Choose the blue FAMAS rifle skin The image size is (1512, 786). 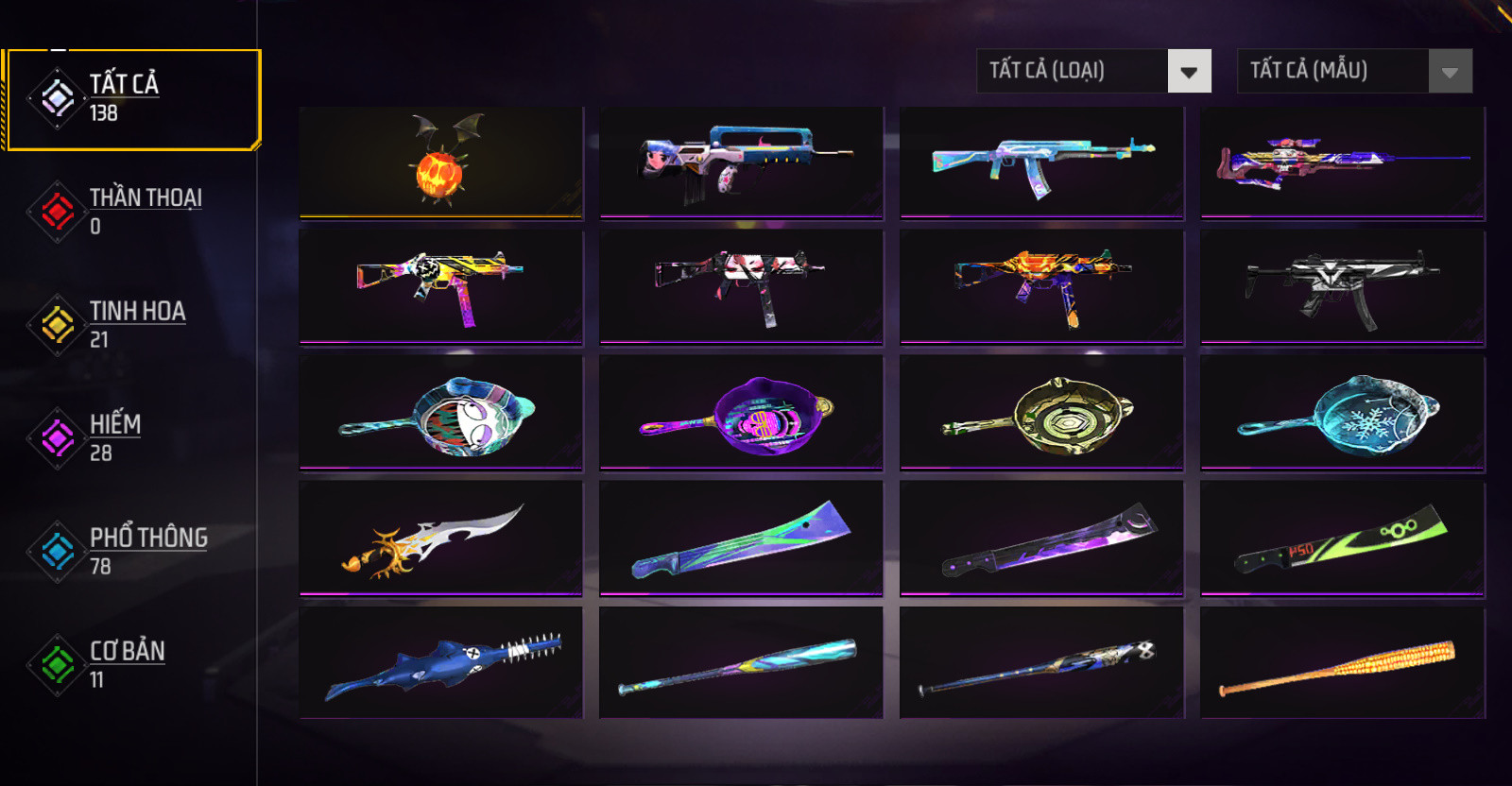coord(742,162)
